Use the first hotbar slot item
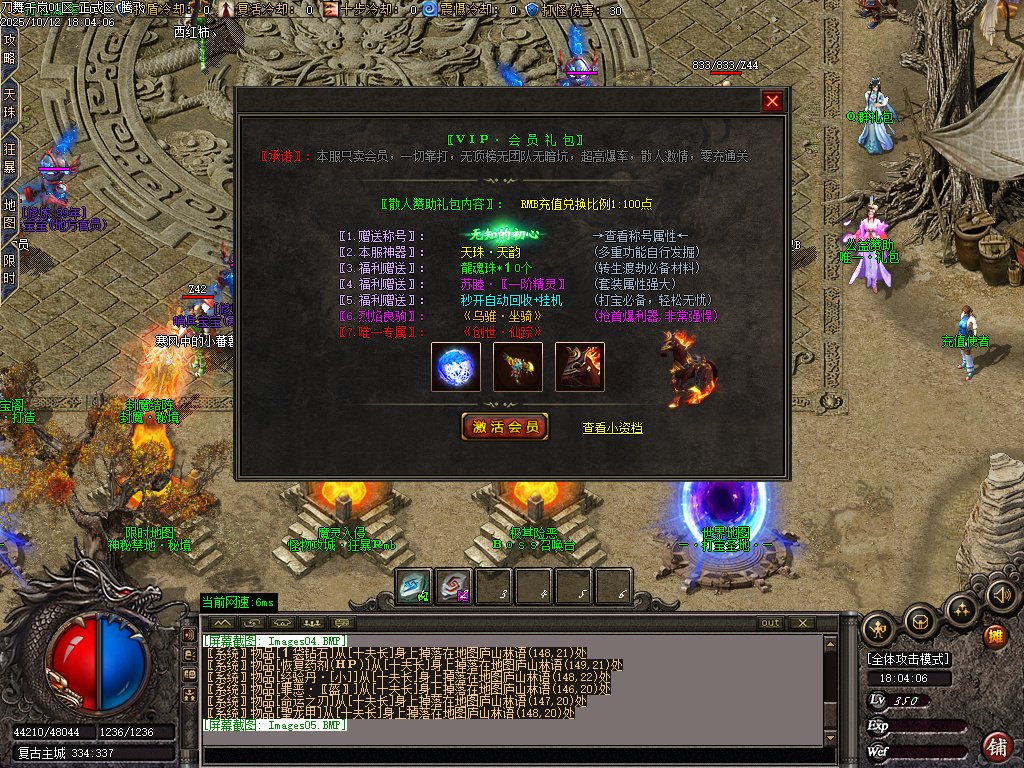This screenshot has width=1024, height=768. click(413, 587)
